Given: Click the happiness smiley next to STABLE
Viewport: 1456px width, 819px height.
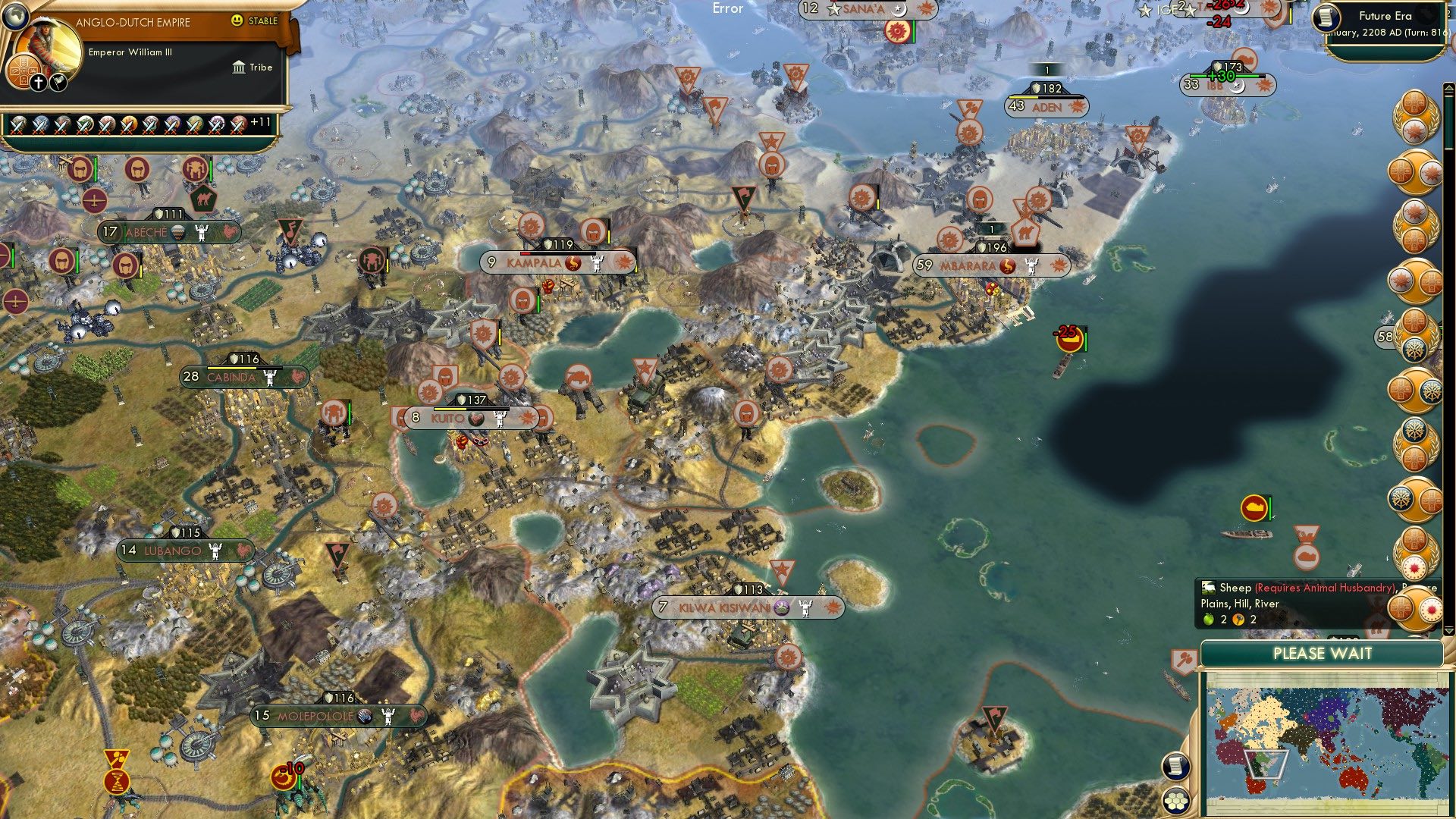Looking at the screenshot, I should pos(239,20).
